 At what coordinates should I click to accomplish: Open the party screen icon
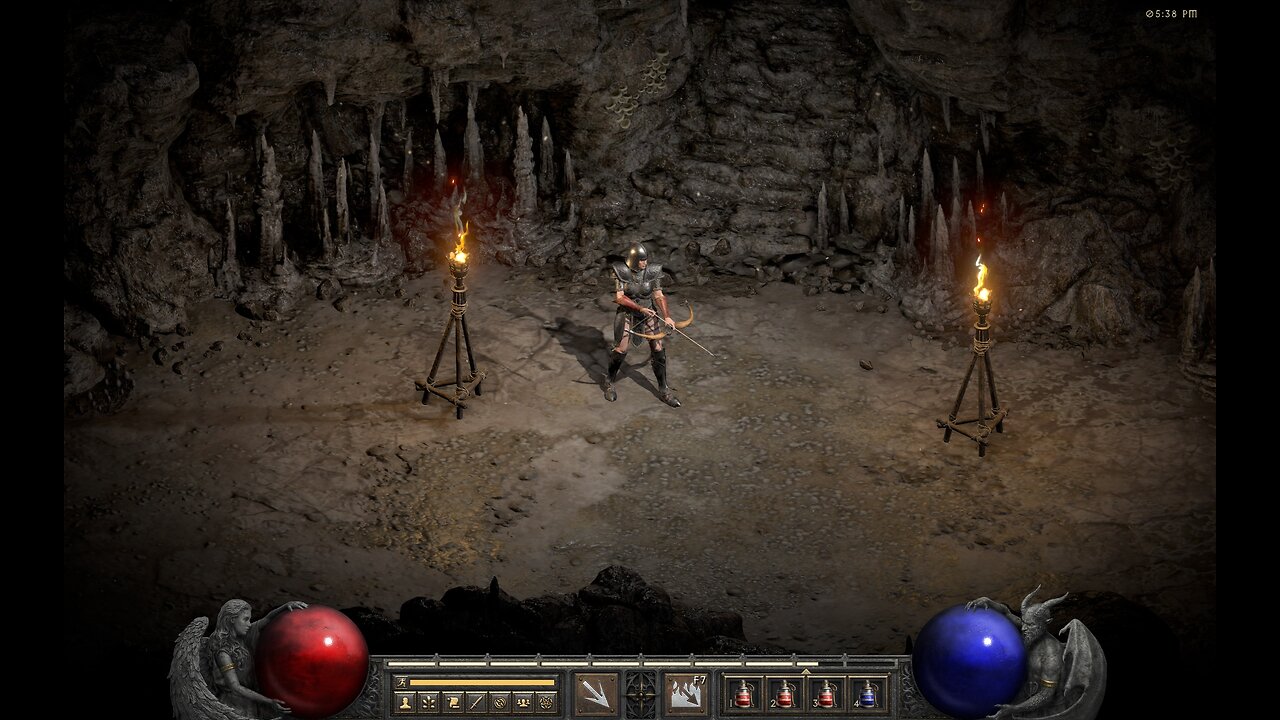[x=522, y=702]
